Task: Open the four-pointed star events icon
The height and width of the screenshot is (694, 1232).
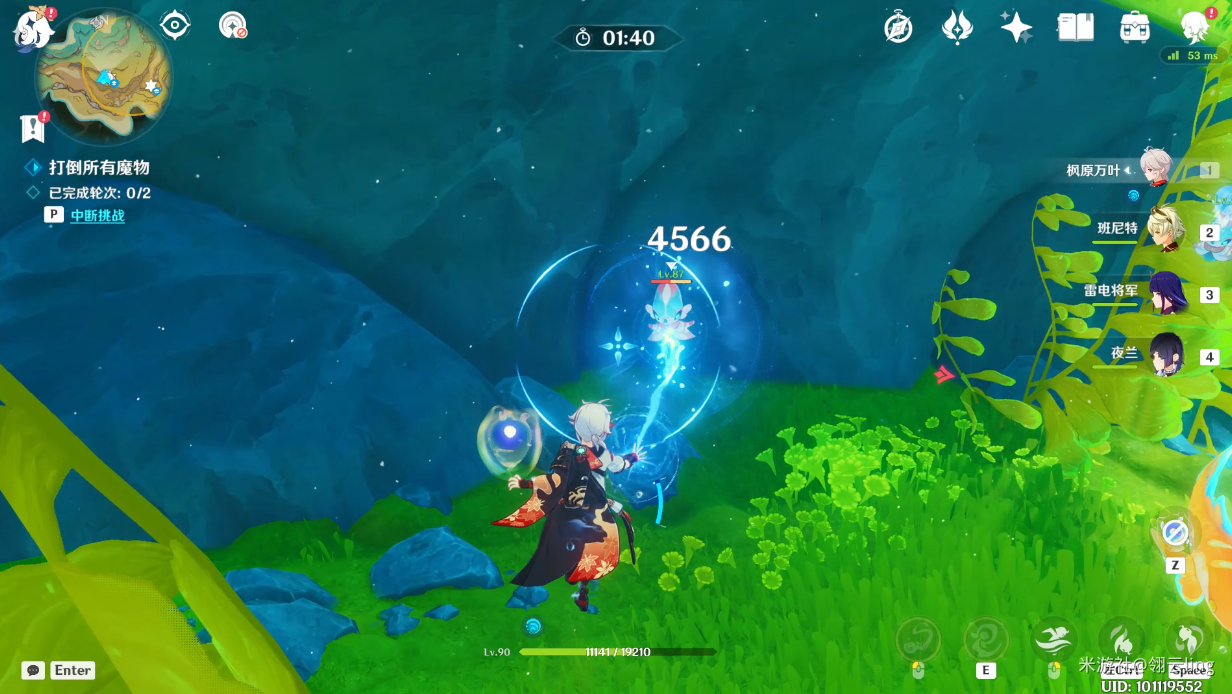Action: (1016, 27)
